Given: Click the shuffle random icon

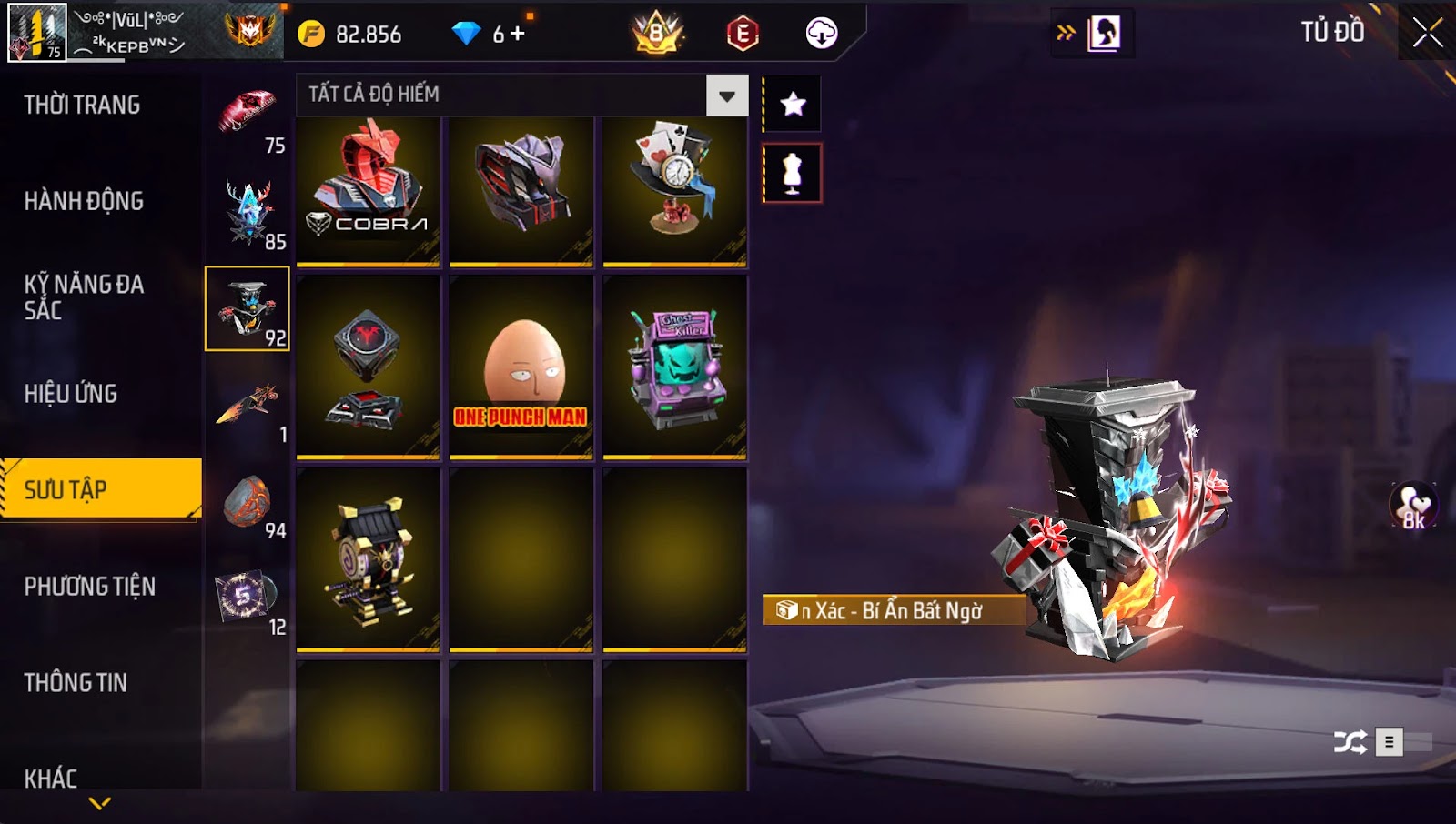Looking at the screenshot, I should (1350, 742).
